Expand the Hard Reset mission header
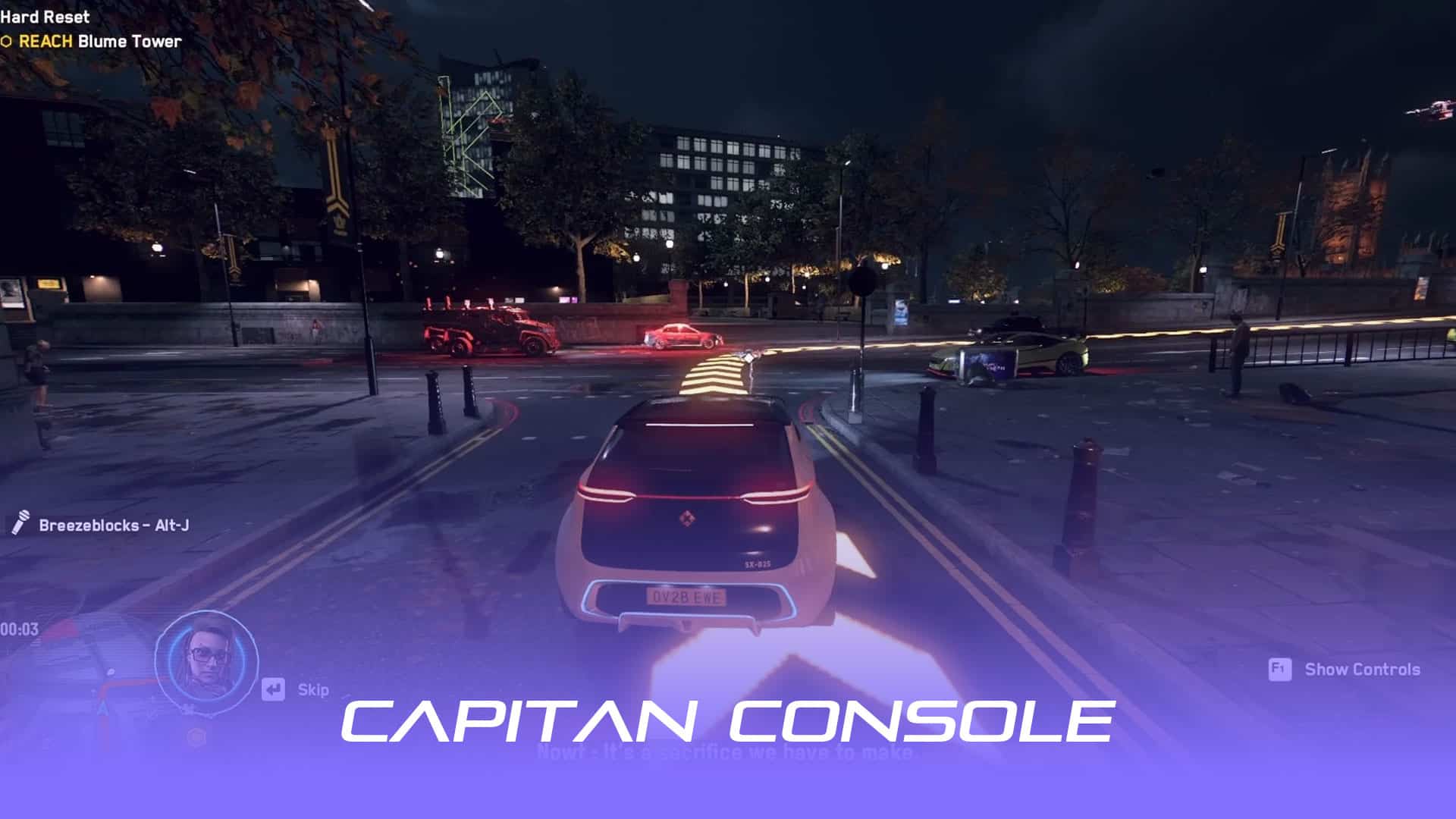Screen dimensions: 1456x819 pyautogui.click(x=44, y=17)
